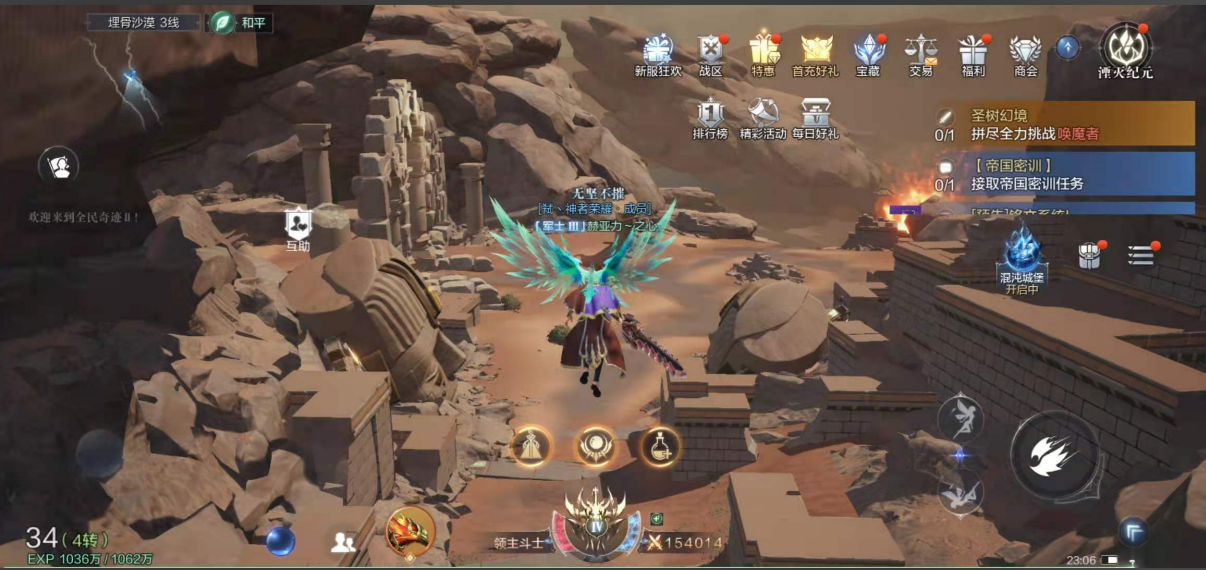Enter the 混沌城堡 Chaos Castle event
The height and width of the screenshot is (570, 1206).
click(x=1022, y=255)
